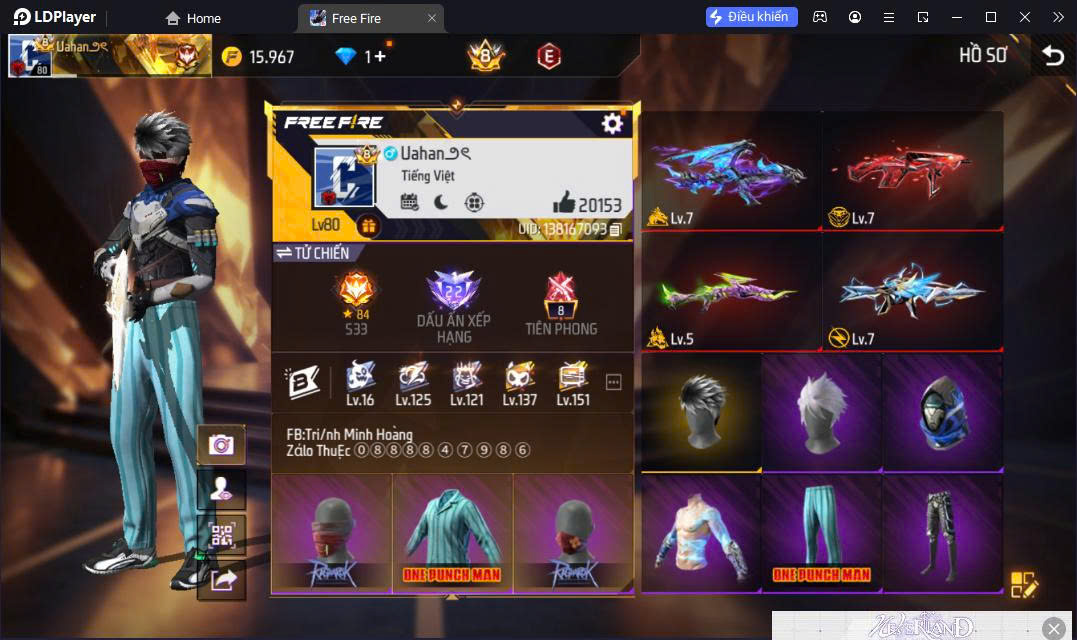This screenshot has height=640, width=1077.
Task: Go back using the return arrow
Action: click(1053, 56)
